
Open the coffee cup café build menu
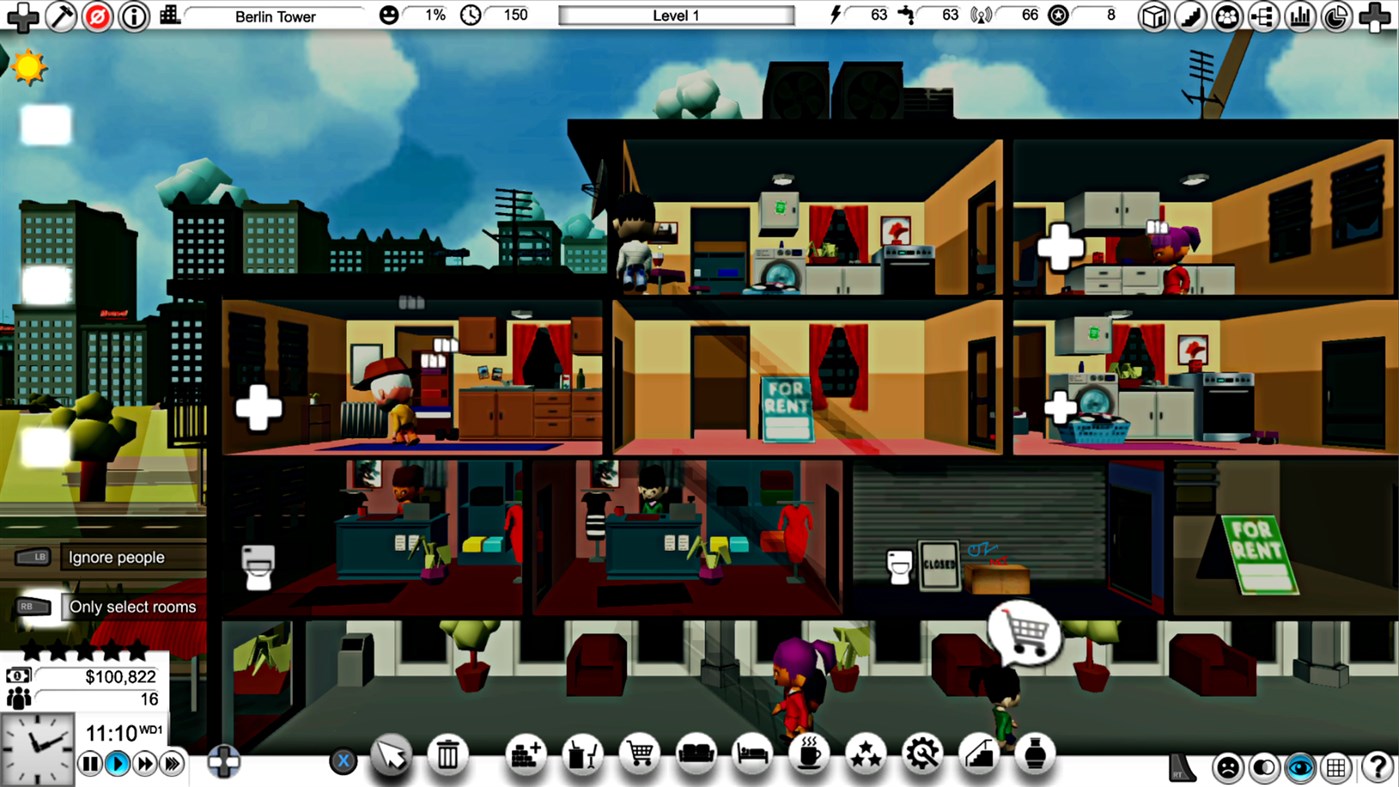click(x=808, y=756)
